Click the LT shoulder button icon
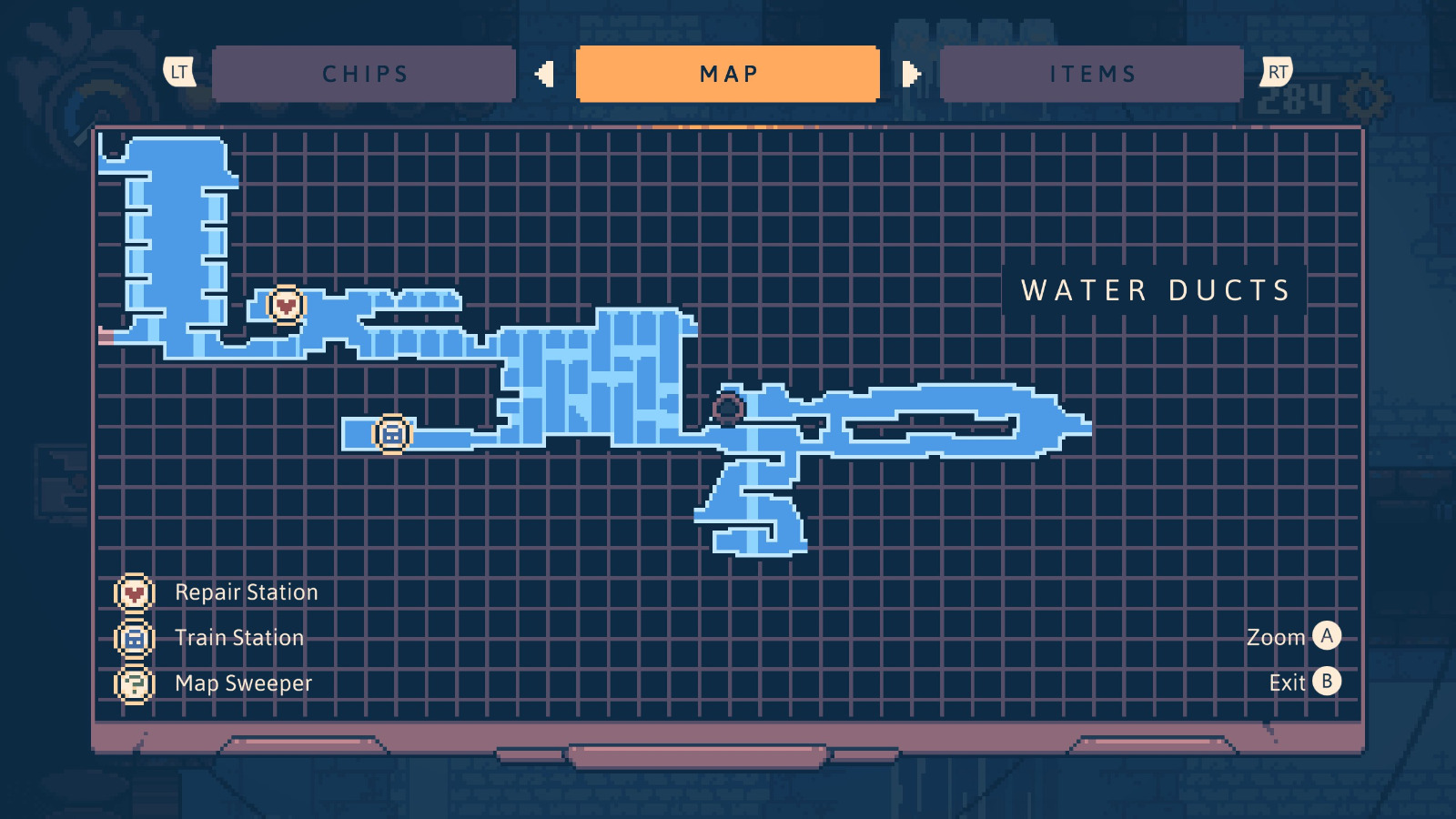Image resolution: width=1456 pixels, height=819 pixels. pos(178,72)
